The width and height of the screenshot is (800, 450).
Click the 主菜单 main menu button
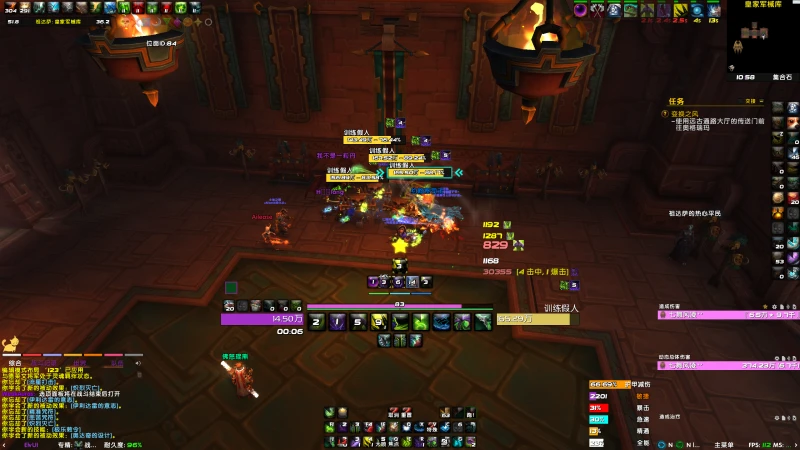pyautogui.click(x=725, y=444)
